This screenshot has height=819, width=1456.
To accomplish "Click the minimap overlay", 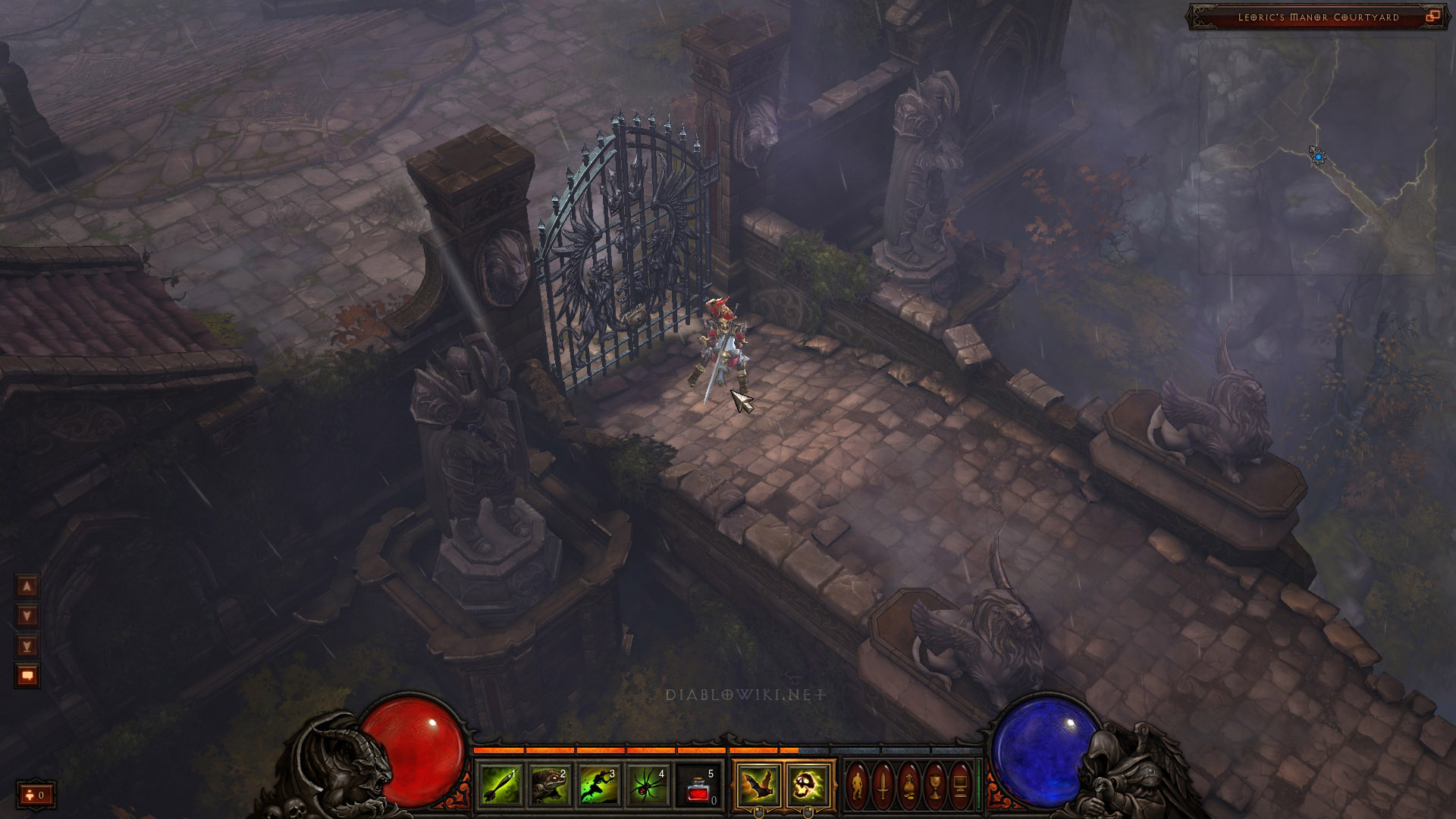I will coord(1316,156).
